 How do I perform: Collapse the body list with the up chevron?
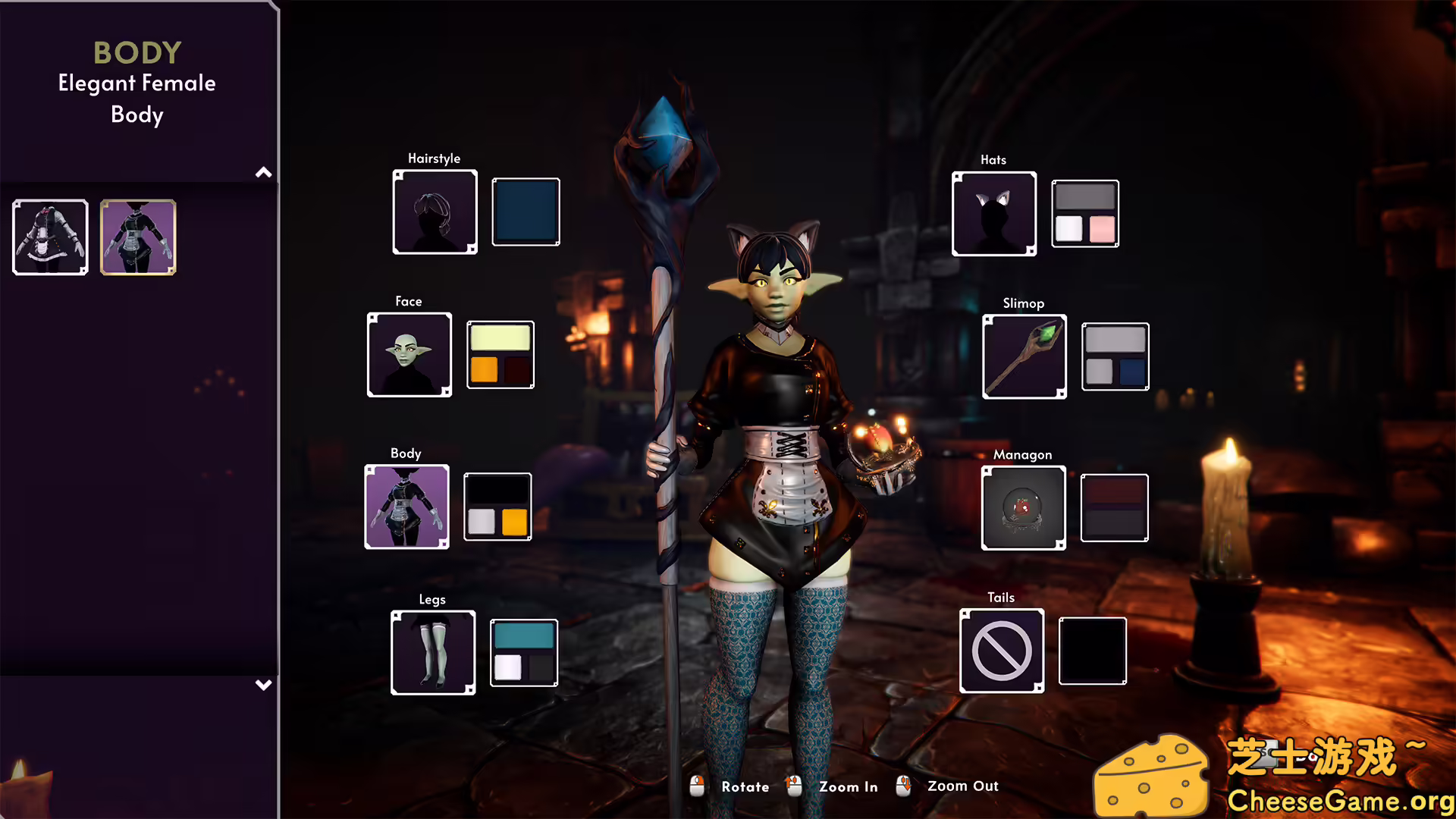point(263,172)
